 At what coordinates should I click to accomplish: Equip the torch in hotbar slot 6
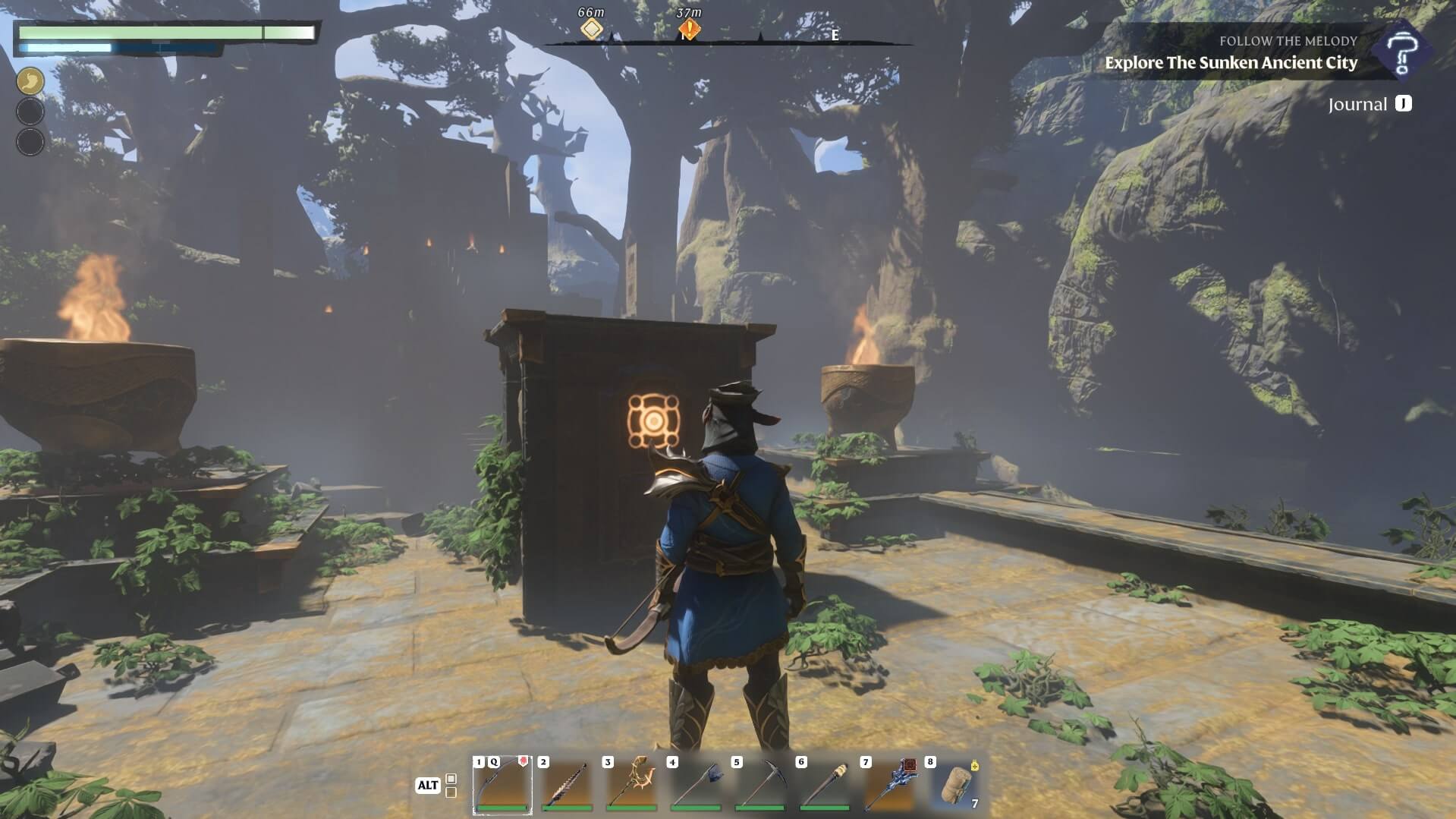825,784
